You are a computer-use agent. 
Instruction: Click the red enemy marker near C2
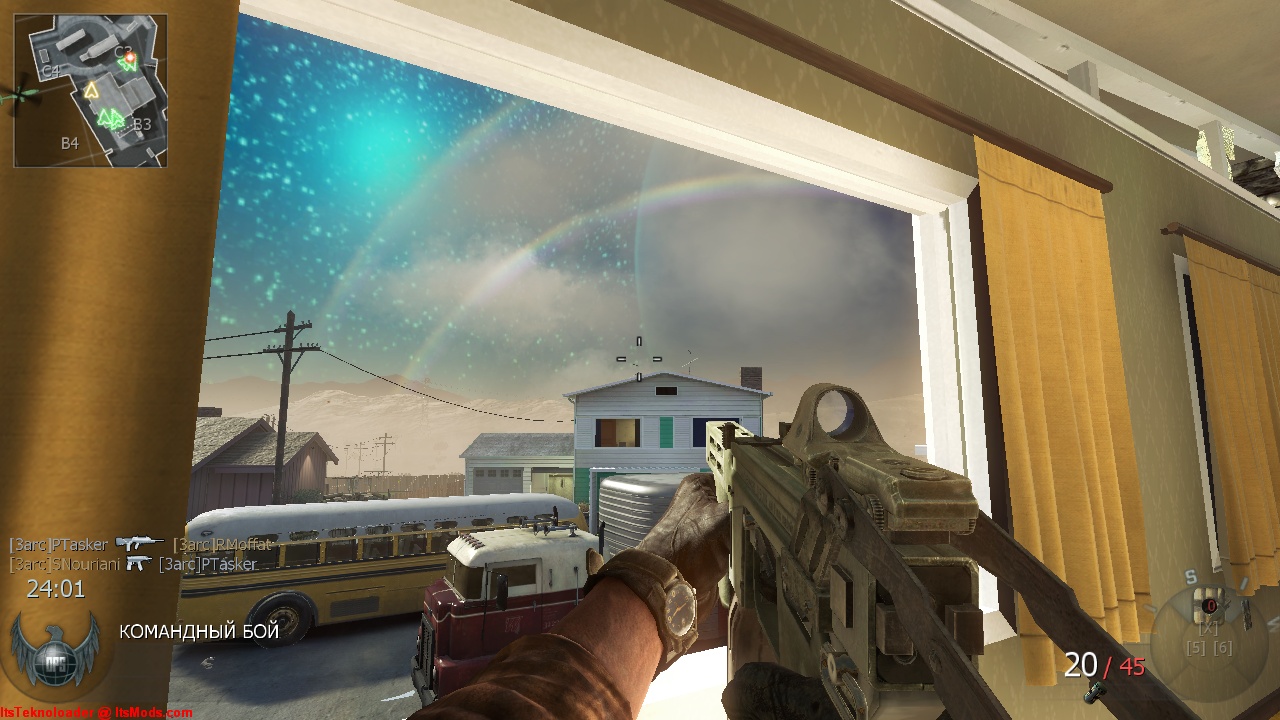pos(130,58)
